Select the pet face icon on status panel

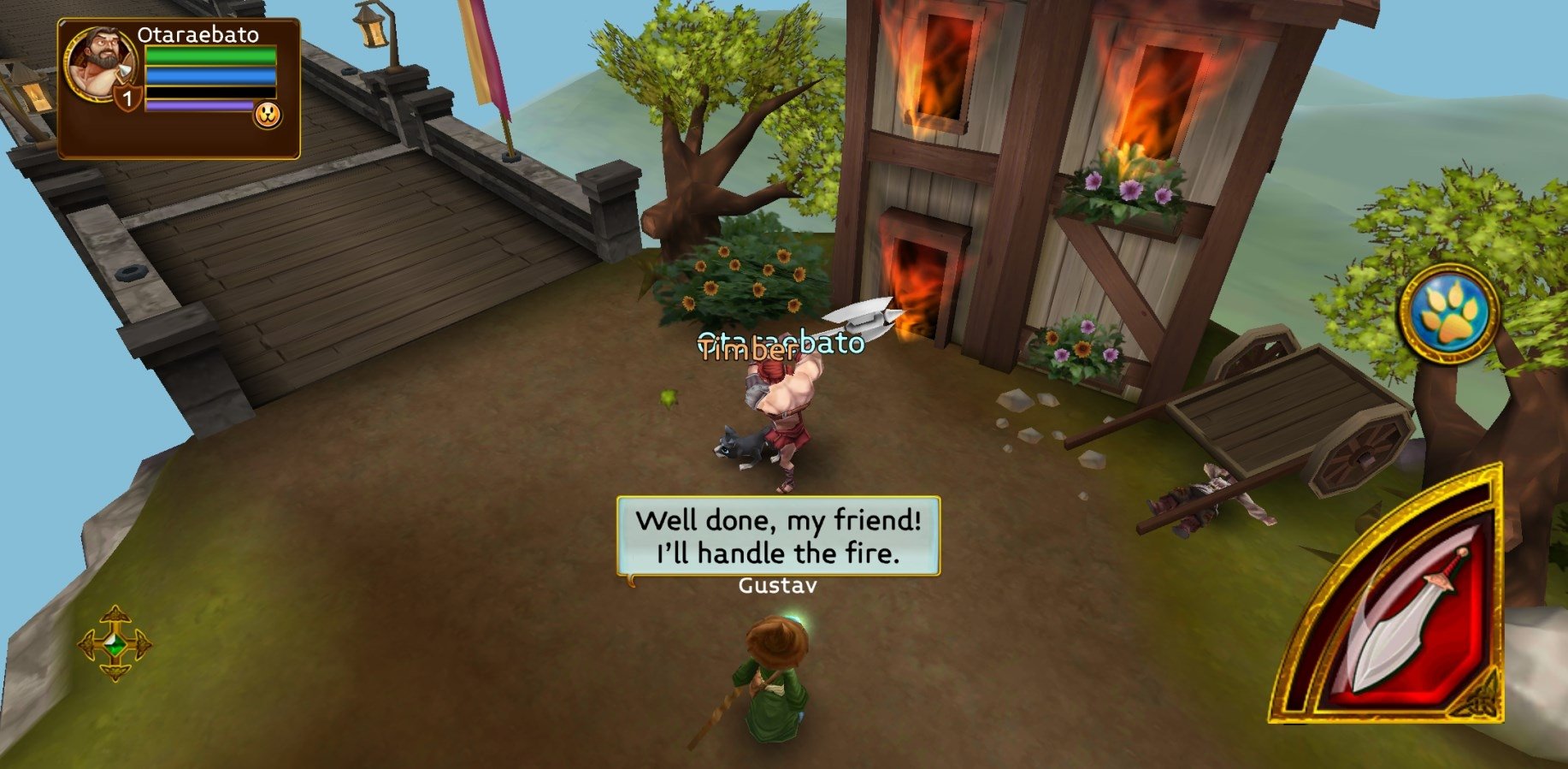pyautogui.click(x=268, y=115)
